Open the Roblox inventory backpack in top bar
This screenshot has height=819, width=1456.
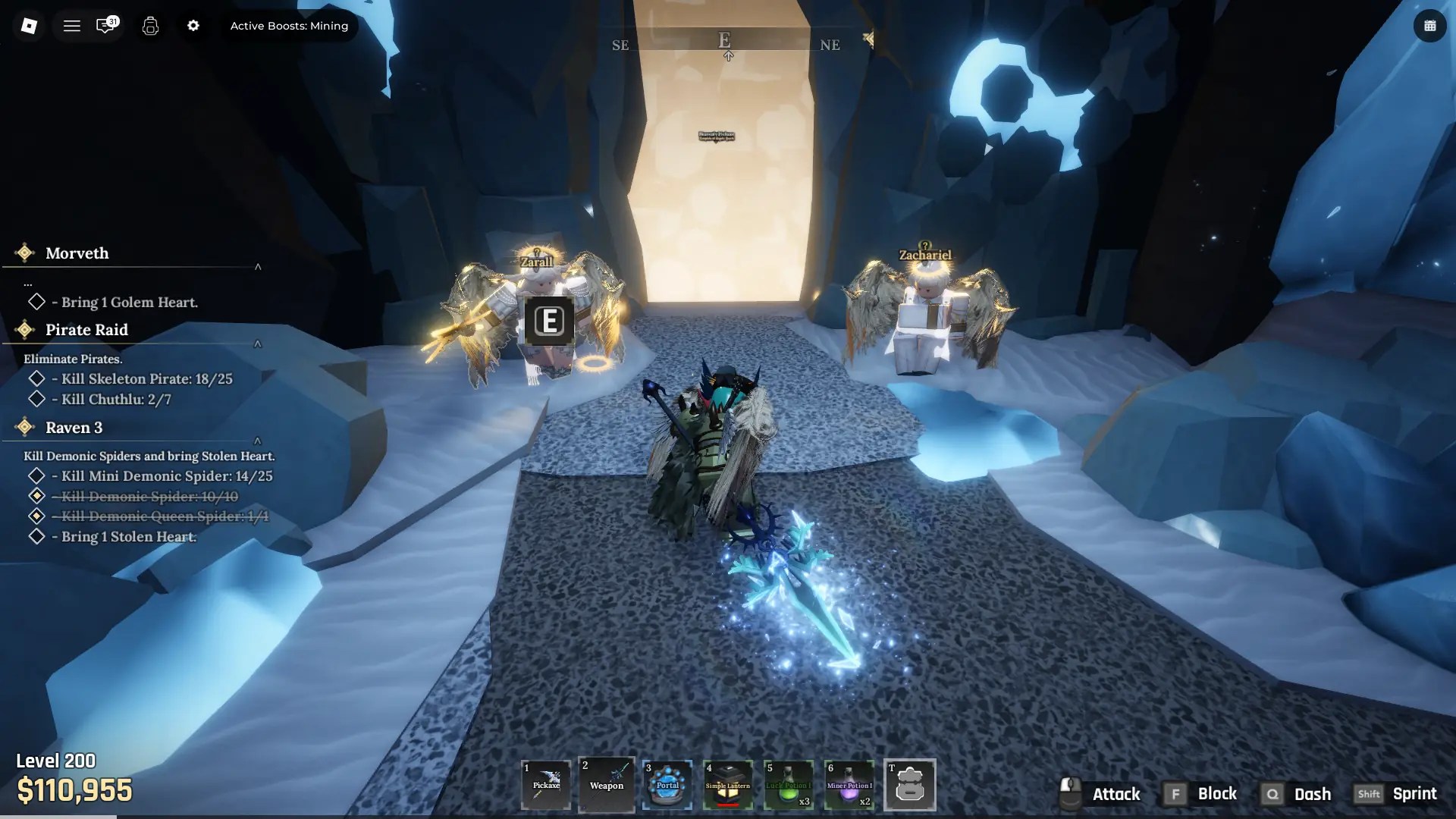coord(150,25)
